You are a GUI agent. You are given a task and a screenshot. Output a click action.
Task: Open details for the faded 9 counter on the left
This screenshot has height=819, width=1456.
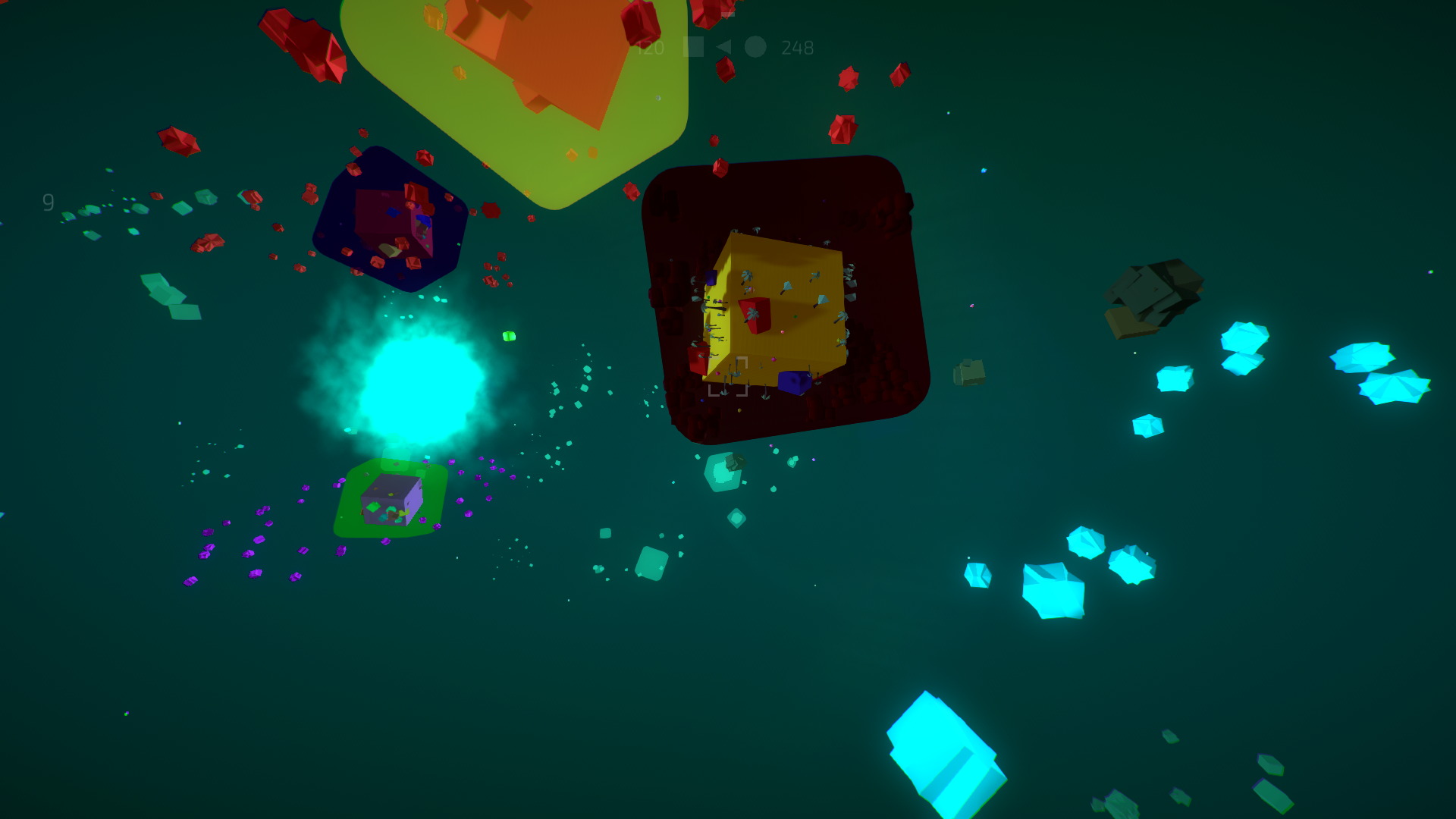(x=47, y=202)
